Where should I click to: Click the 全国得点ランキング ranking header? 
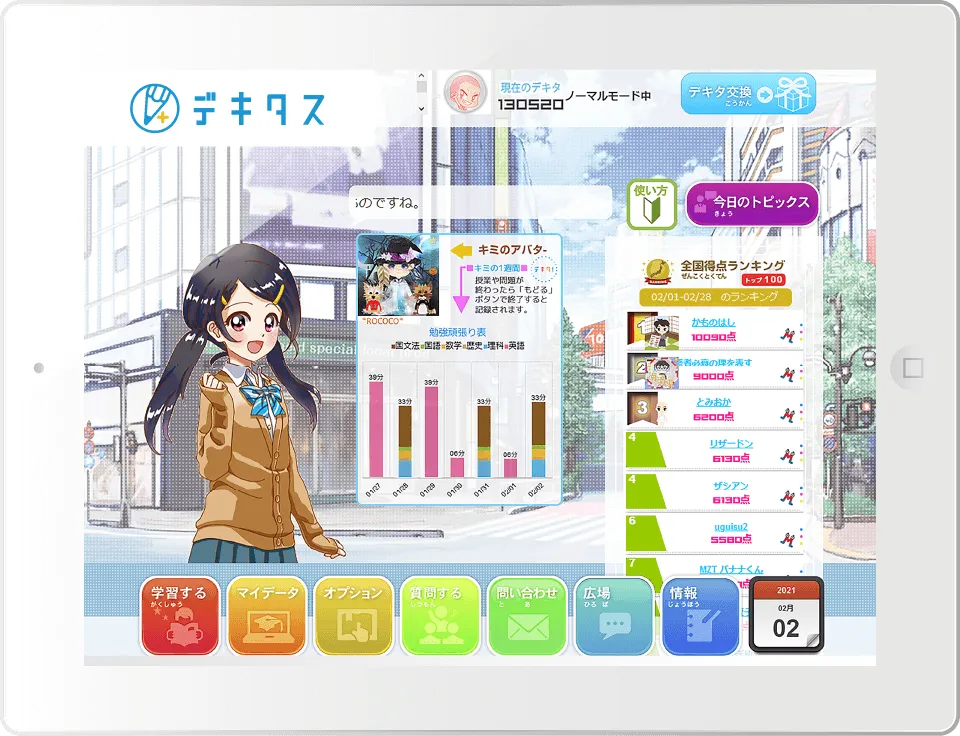click(732, 266)
